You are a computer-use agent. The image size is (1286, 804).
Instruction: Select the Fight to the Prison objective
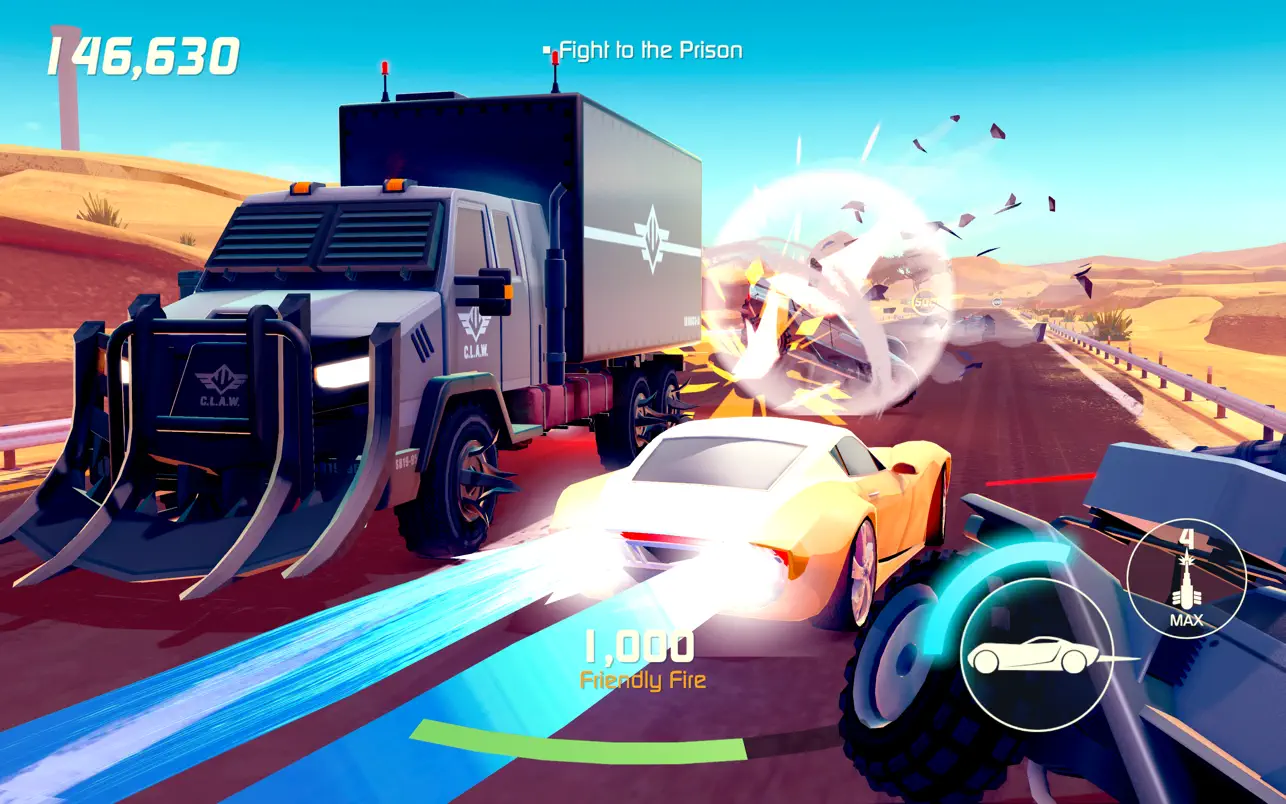(650, 50)
